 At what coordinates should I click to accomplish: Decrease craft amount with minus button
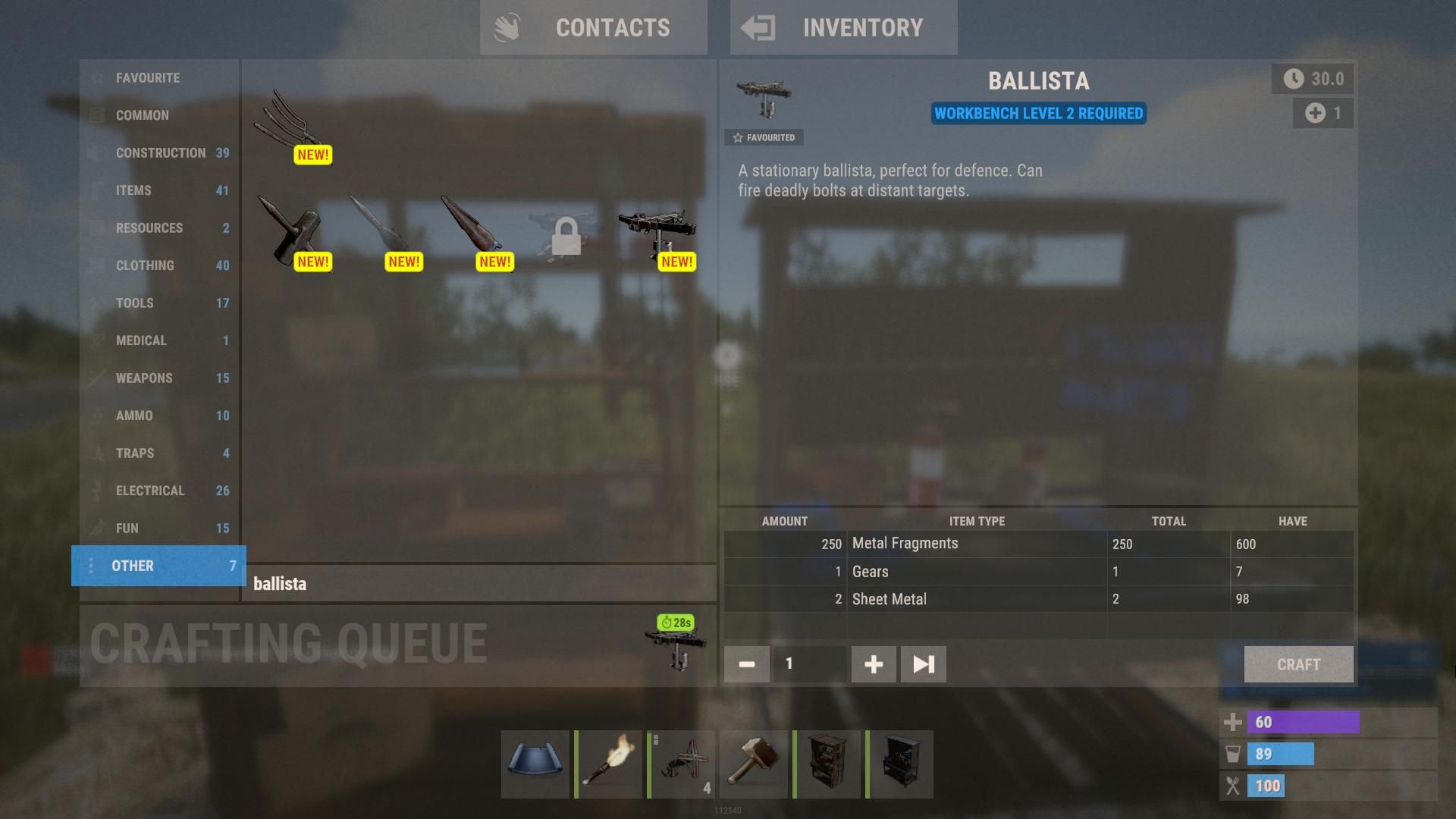745,664
